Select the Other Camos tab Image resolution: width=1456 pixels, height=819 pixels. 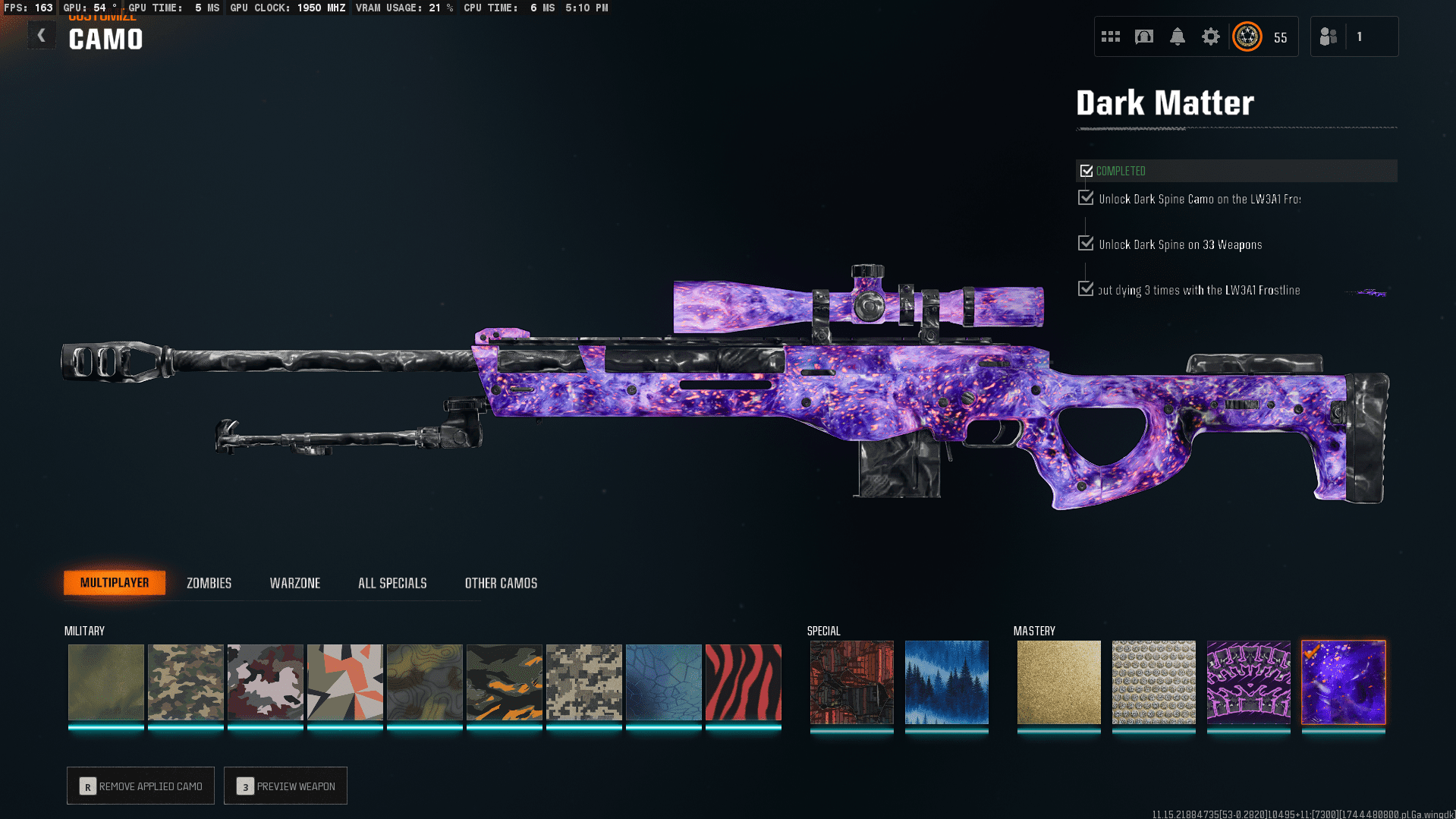coord(501,583)
